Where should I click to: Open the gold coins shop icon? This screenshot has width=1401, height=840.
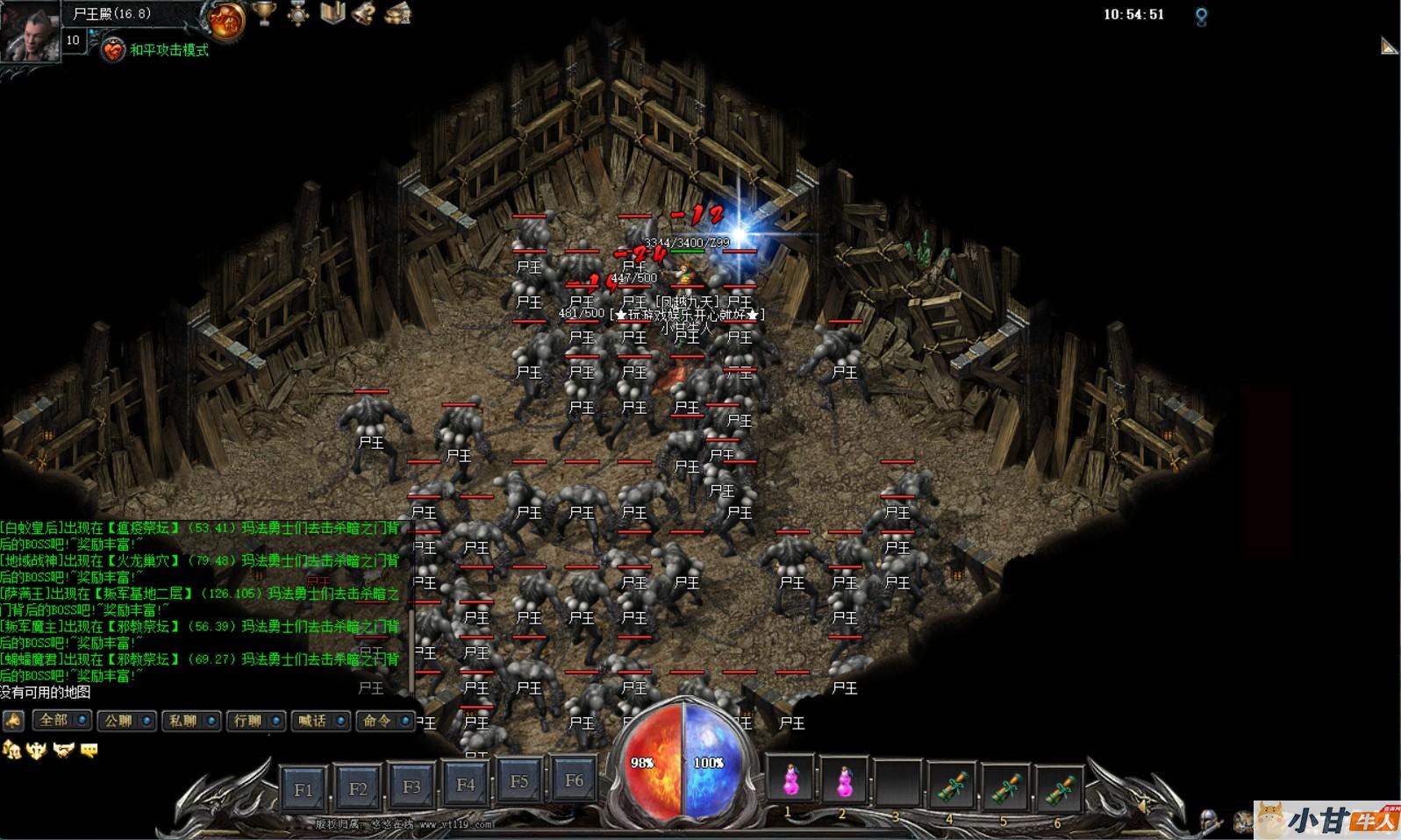click(398, 13)
